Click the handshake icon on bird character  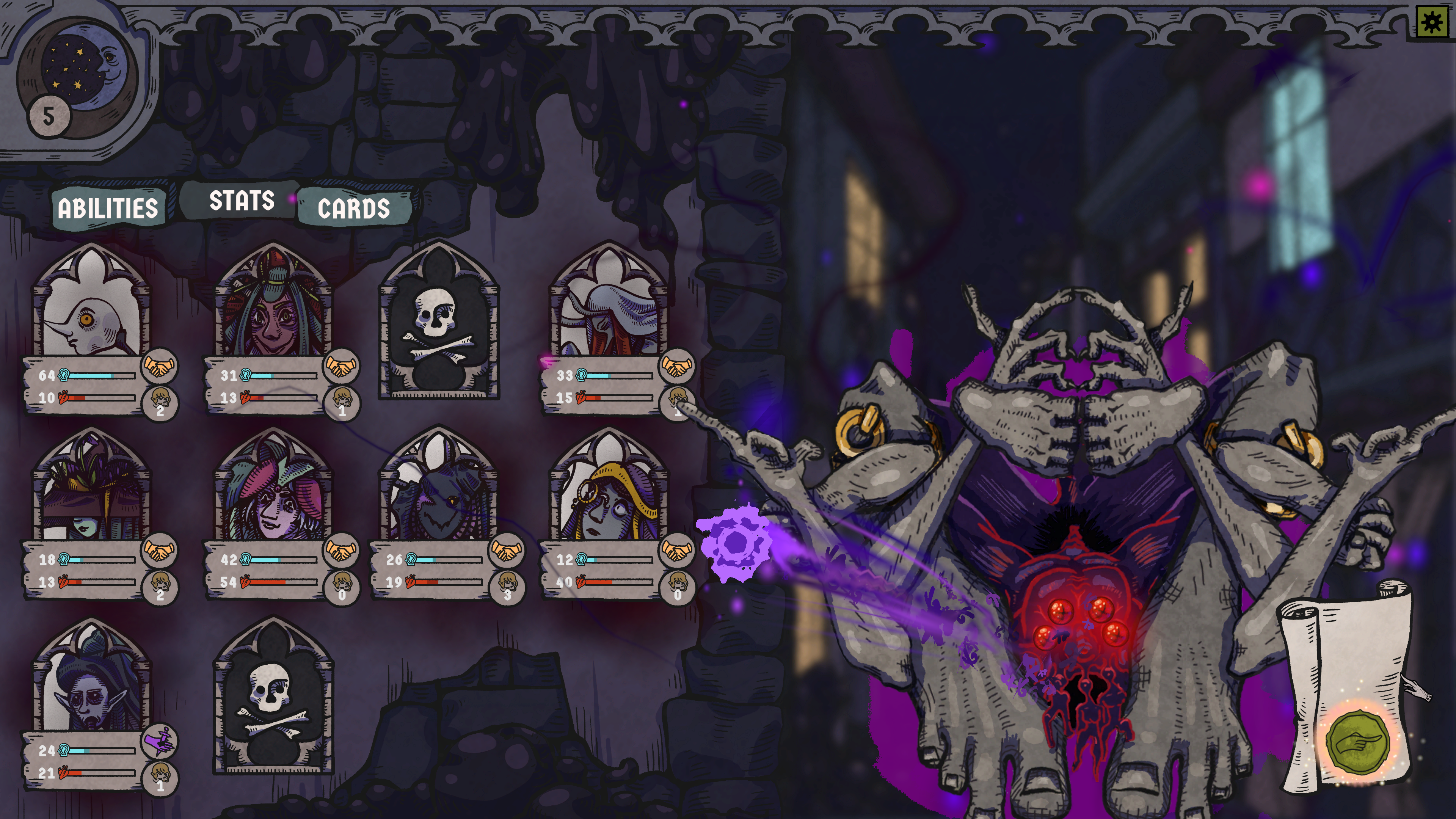coord(159,366)
